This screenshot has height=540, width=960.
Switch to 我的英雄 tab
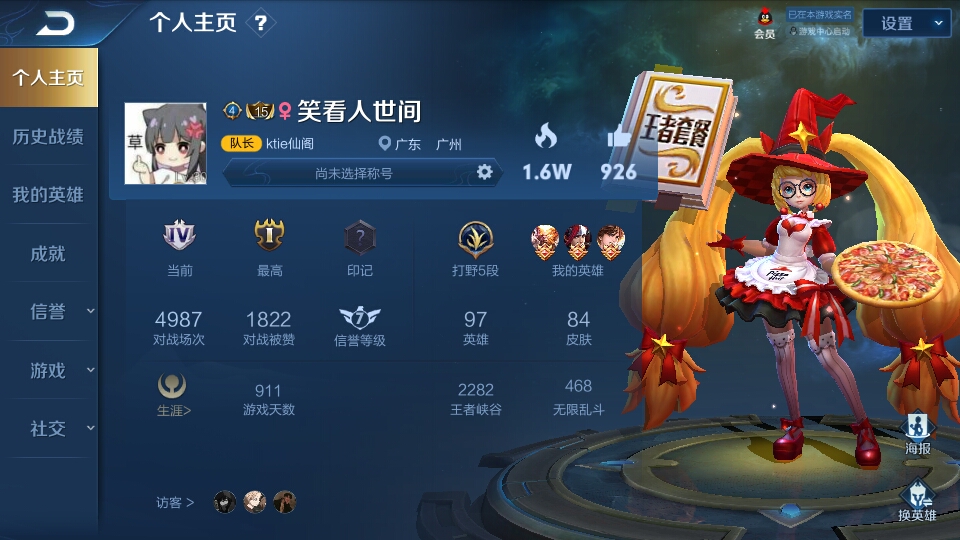coord(48,195)
